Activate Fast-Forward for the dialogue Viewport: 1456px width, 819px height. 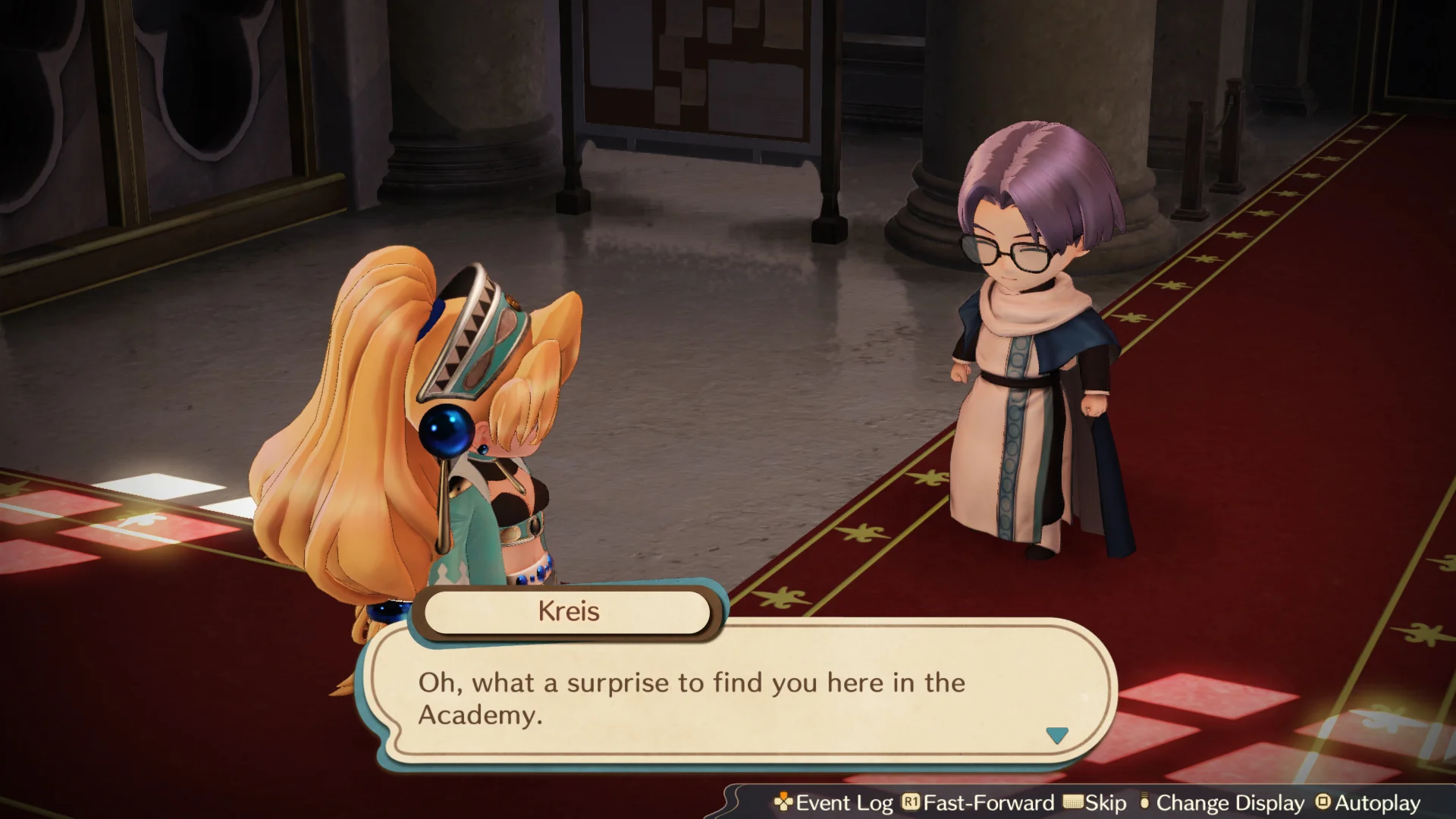coord(978,803)
